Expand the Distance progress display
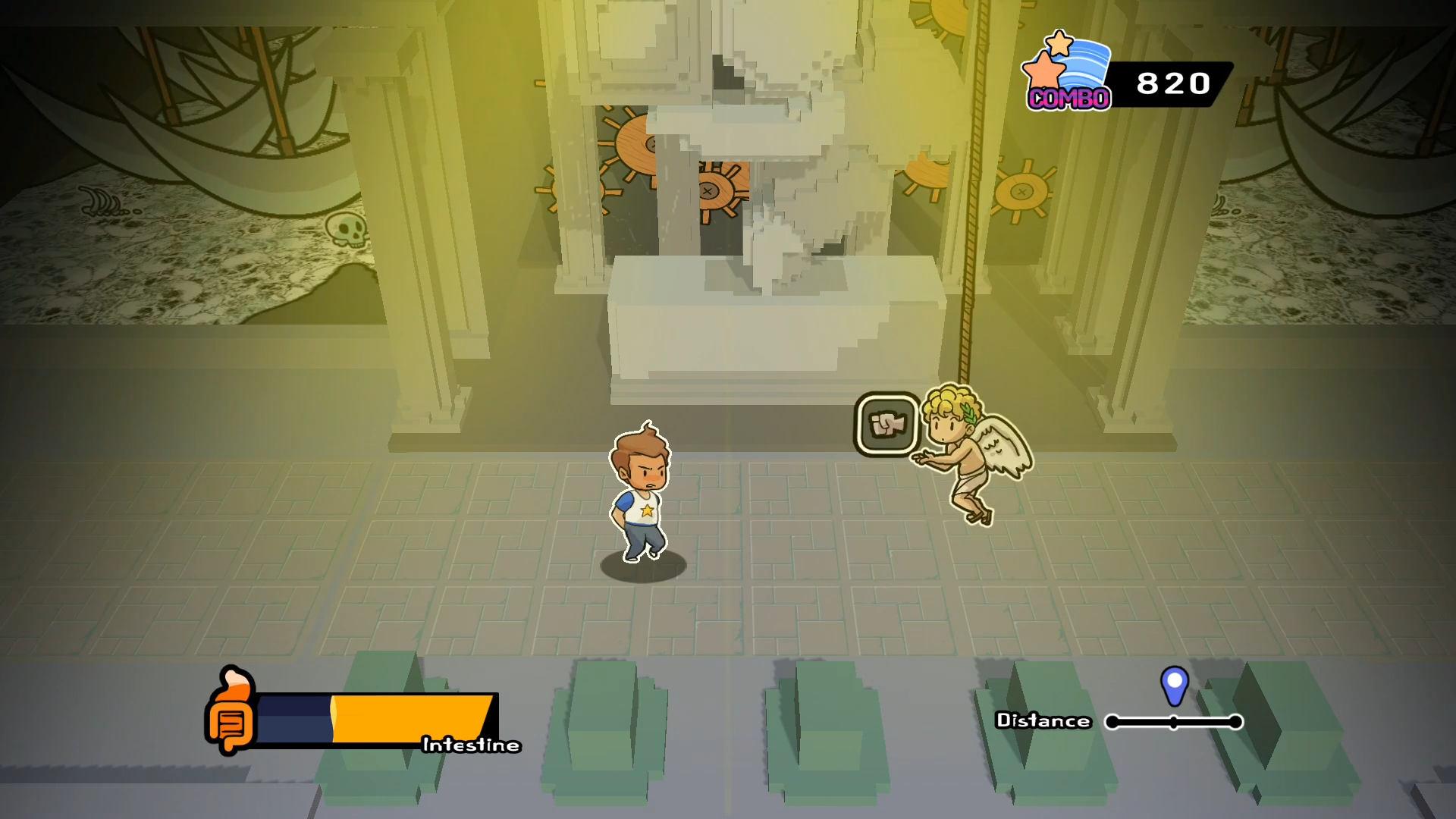The height and width of the screenshot is (819, 1456). tap(1174, 723)
